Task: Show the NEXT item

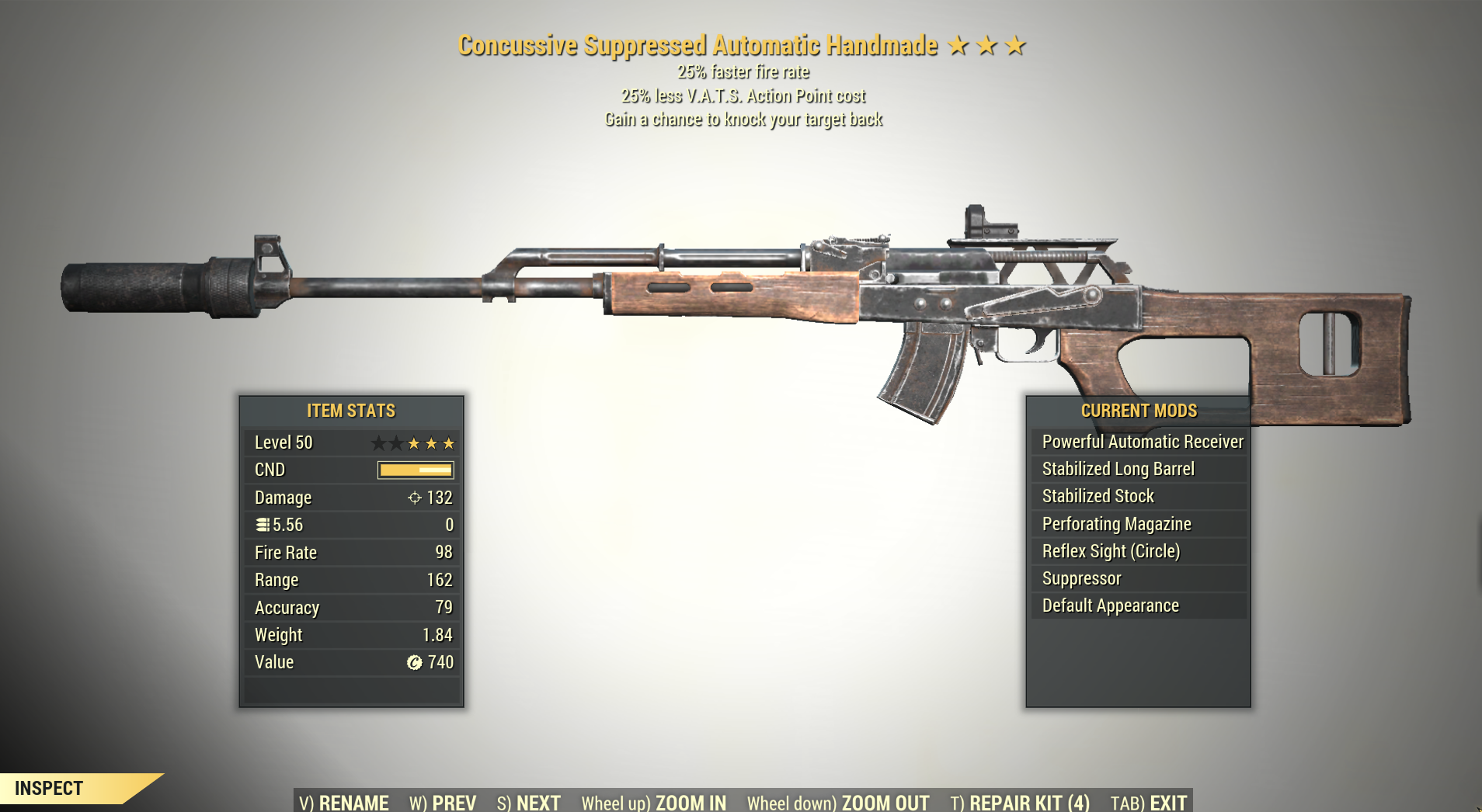Action: click(x=528, y=802)
